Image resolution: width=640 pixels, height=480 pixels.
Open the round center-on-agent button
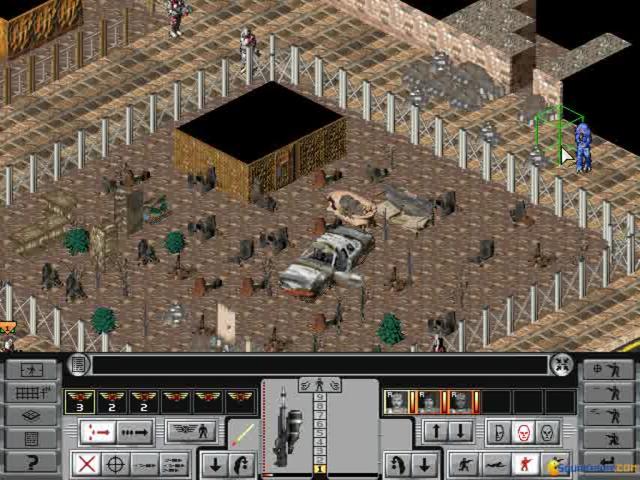click(562, 365)
